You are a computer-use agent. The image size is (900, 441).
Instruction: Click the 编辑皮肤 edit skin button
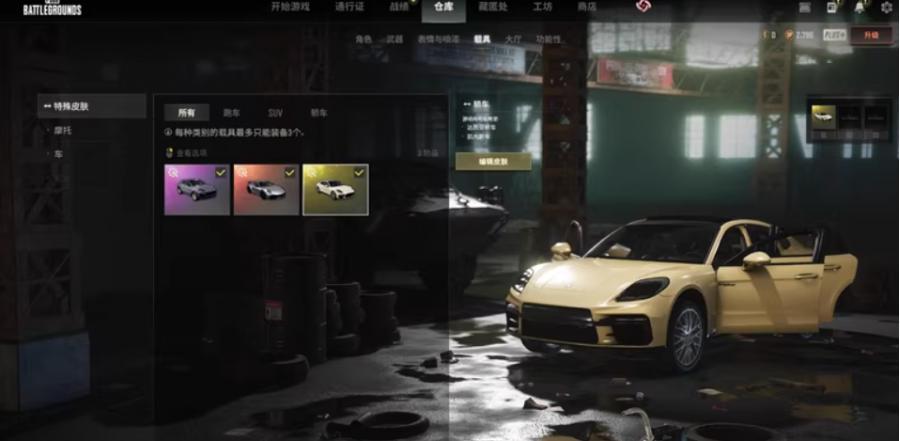point(493,161)
